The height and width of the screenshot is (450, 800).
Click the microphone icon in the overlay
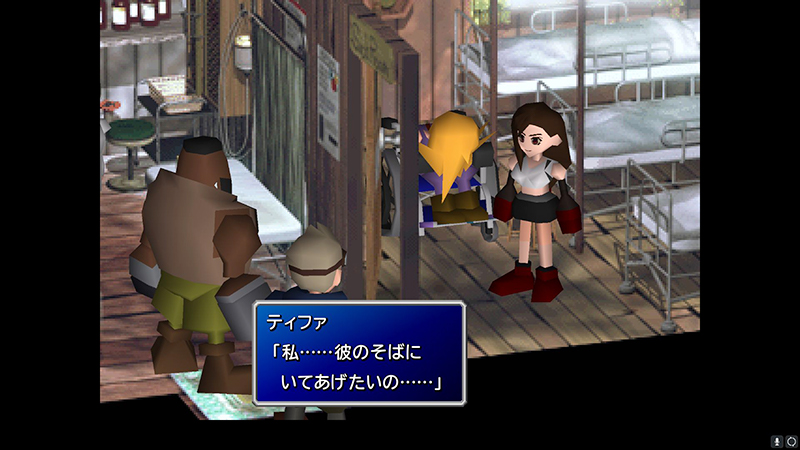pos(776,440)
